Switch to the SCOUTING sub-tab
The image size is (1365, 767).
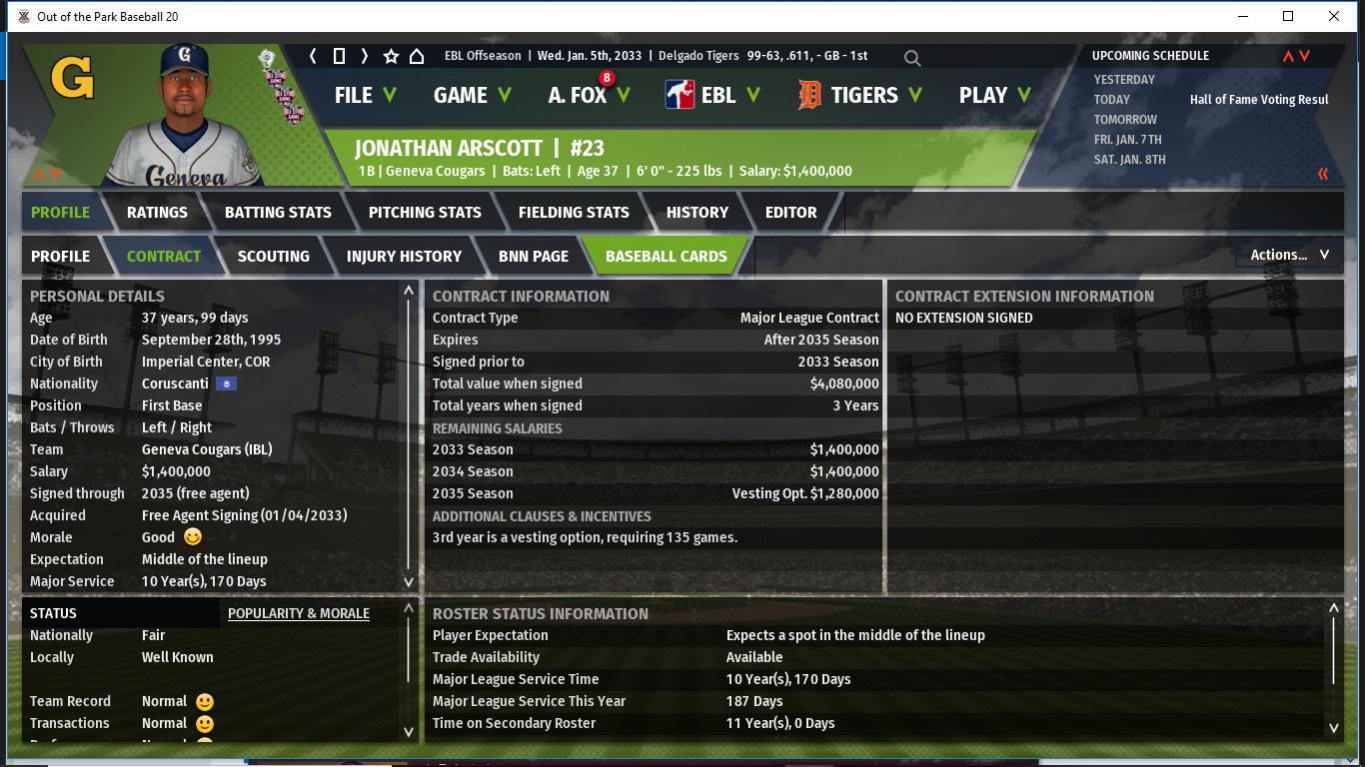[x=273, y=256]
